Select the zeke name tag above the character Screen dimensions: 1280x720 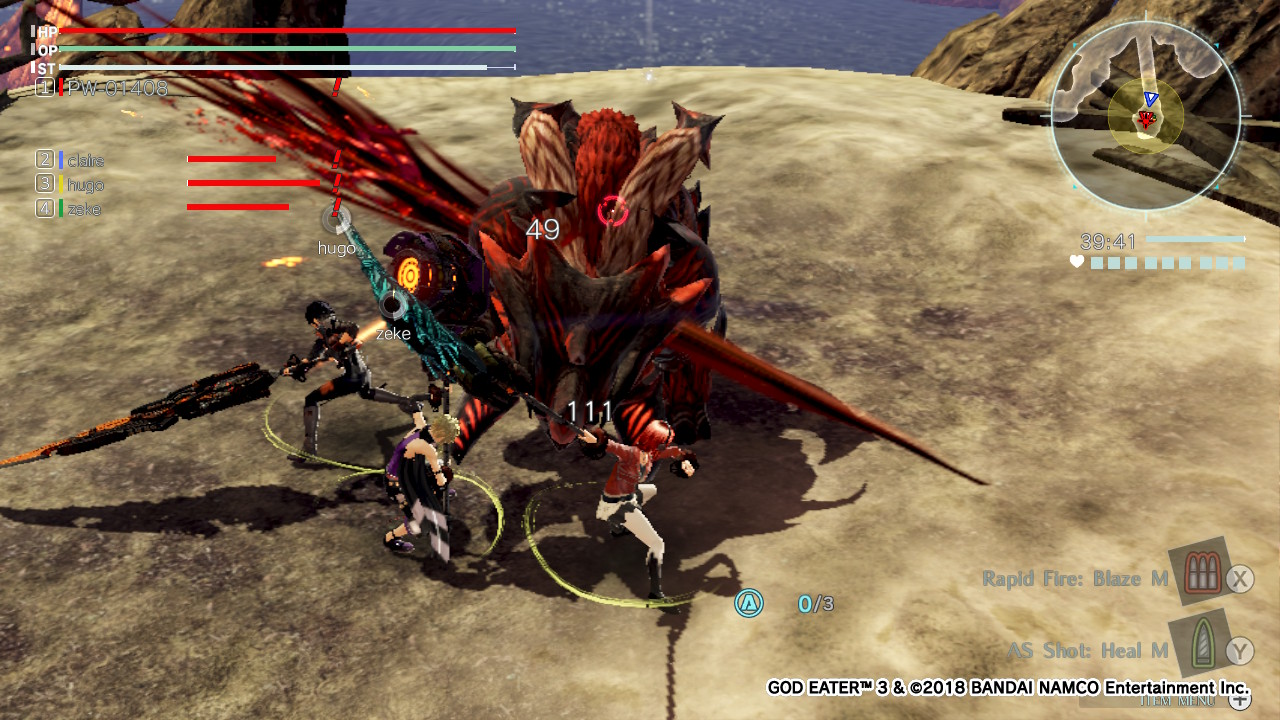392,333
